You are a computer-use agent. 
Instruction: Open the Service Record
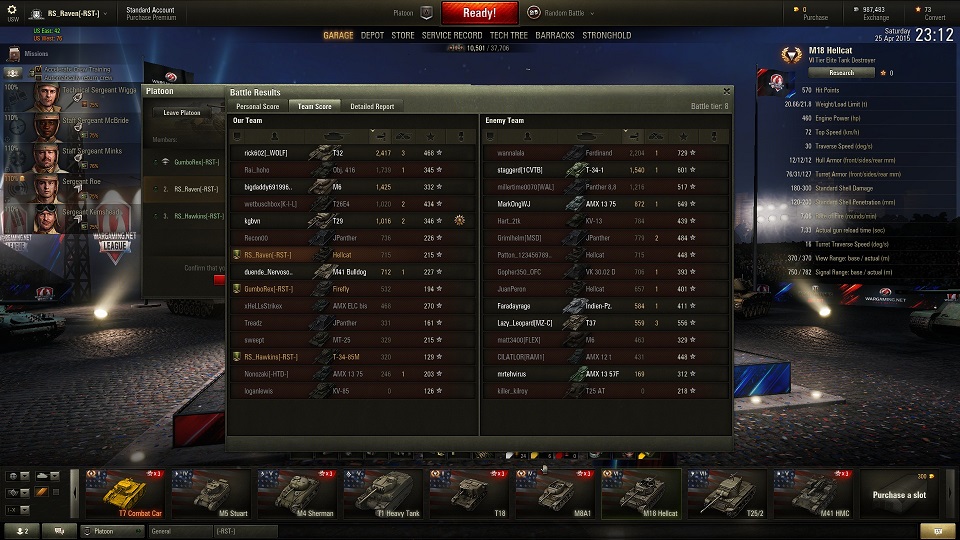[x=452, y=35]
